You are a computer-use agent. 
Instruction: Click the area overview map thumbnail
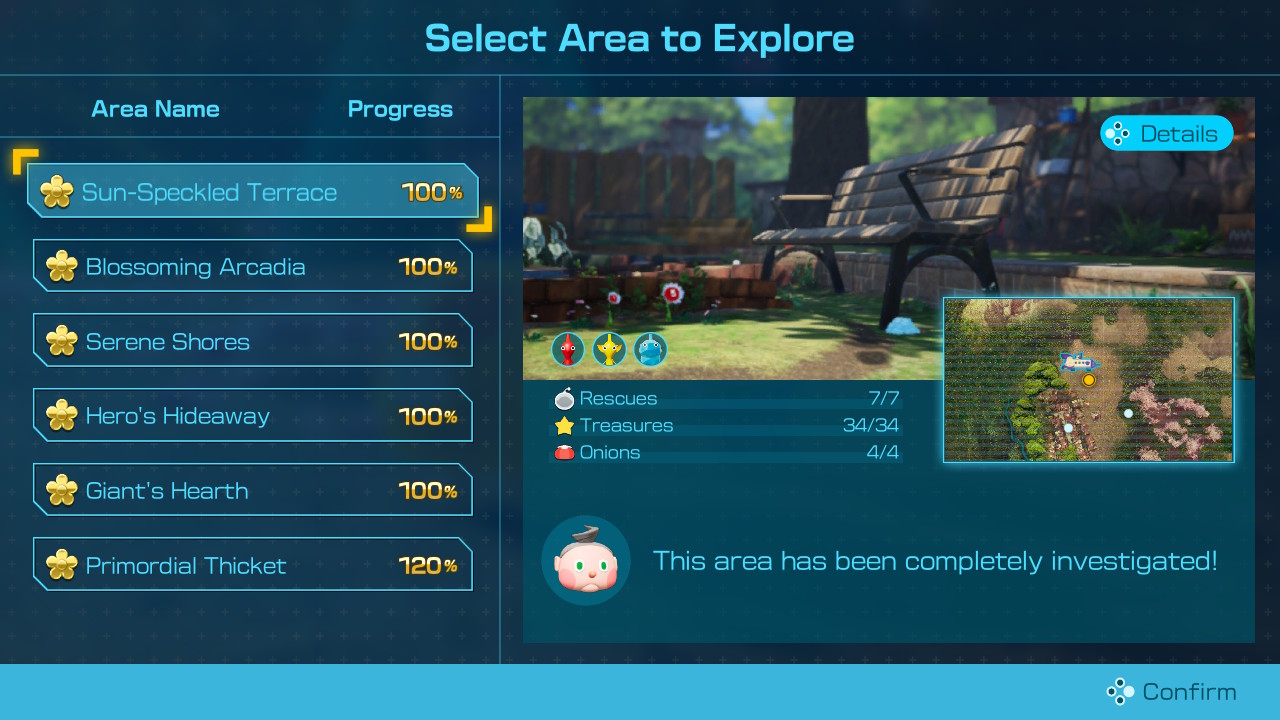point(1088,380)
